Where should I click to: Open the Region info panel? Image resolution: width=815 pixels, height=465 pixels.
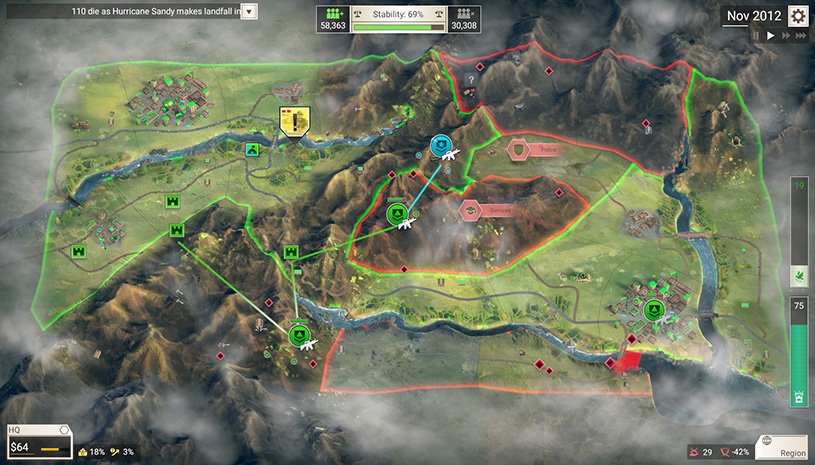(784, 446)
